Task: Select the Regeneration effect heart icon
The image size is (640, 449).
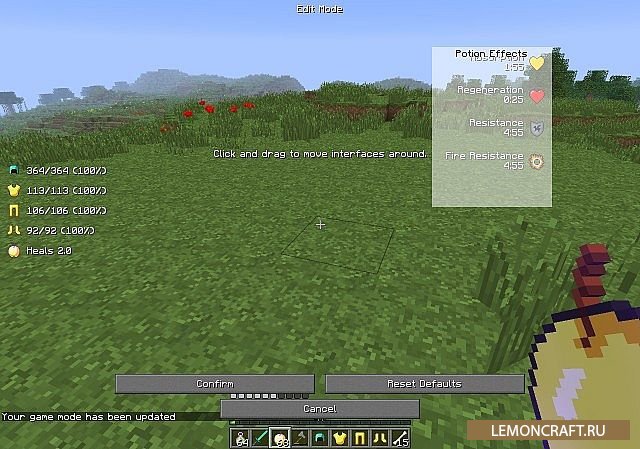Action: [537, 96]
